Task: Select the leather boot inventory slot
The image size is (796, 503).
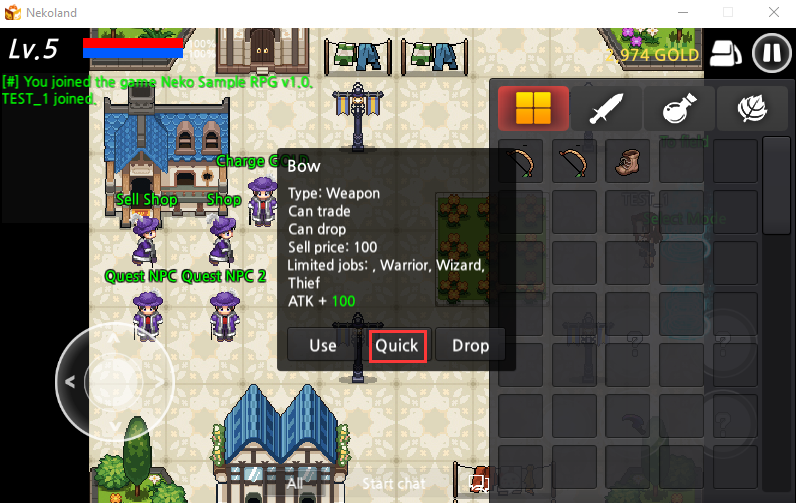Action: 627,161
